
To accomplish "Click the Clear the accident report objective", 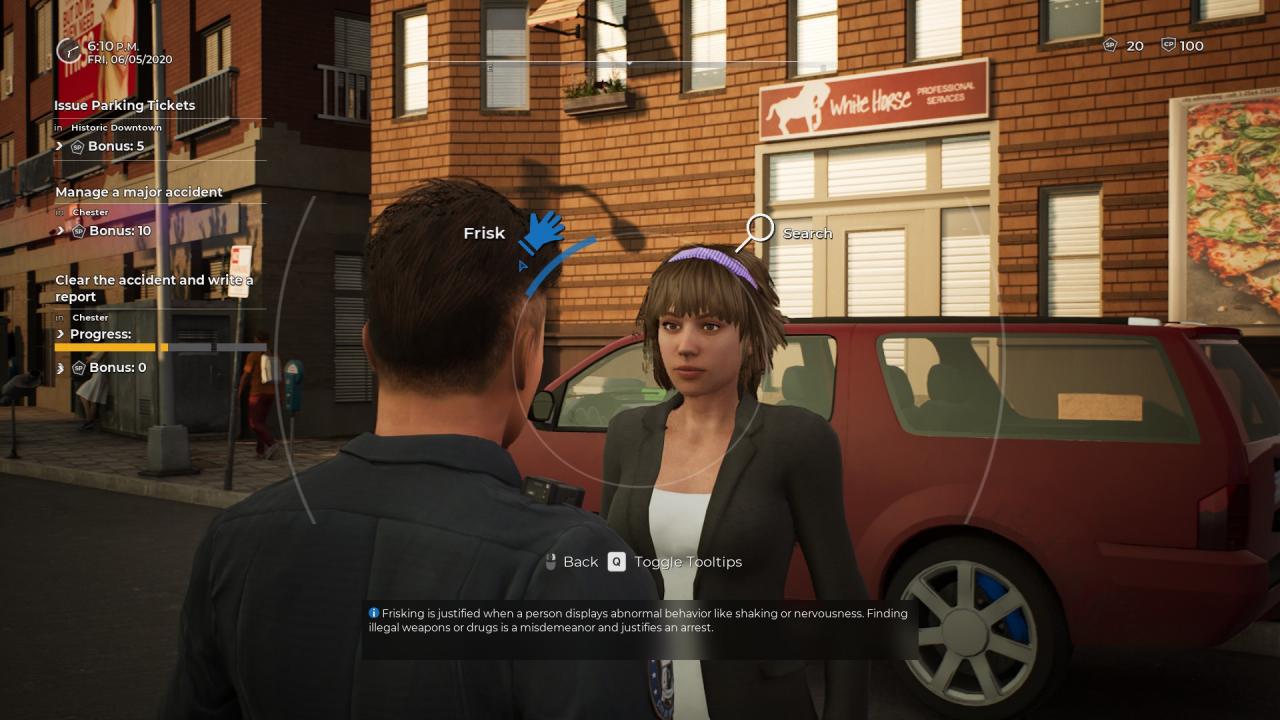I will 154,288.
